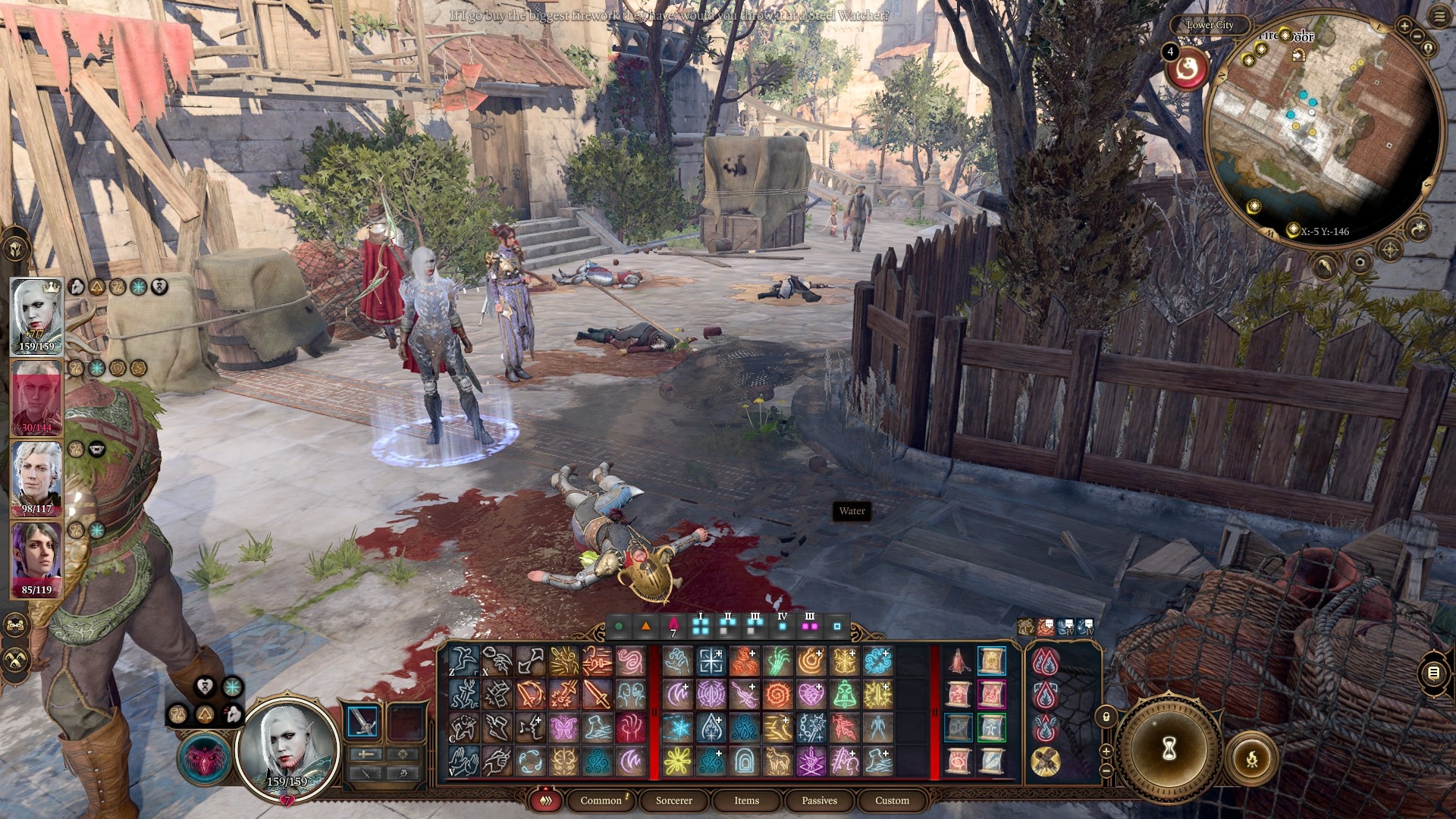Cast the green skeletal hand spell
The height and width of the screenshot is (819, 1456).
[777, 661]
